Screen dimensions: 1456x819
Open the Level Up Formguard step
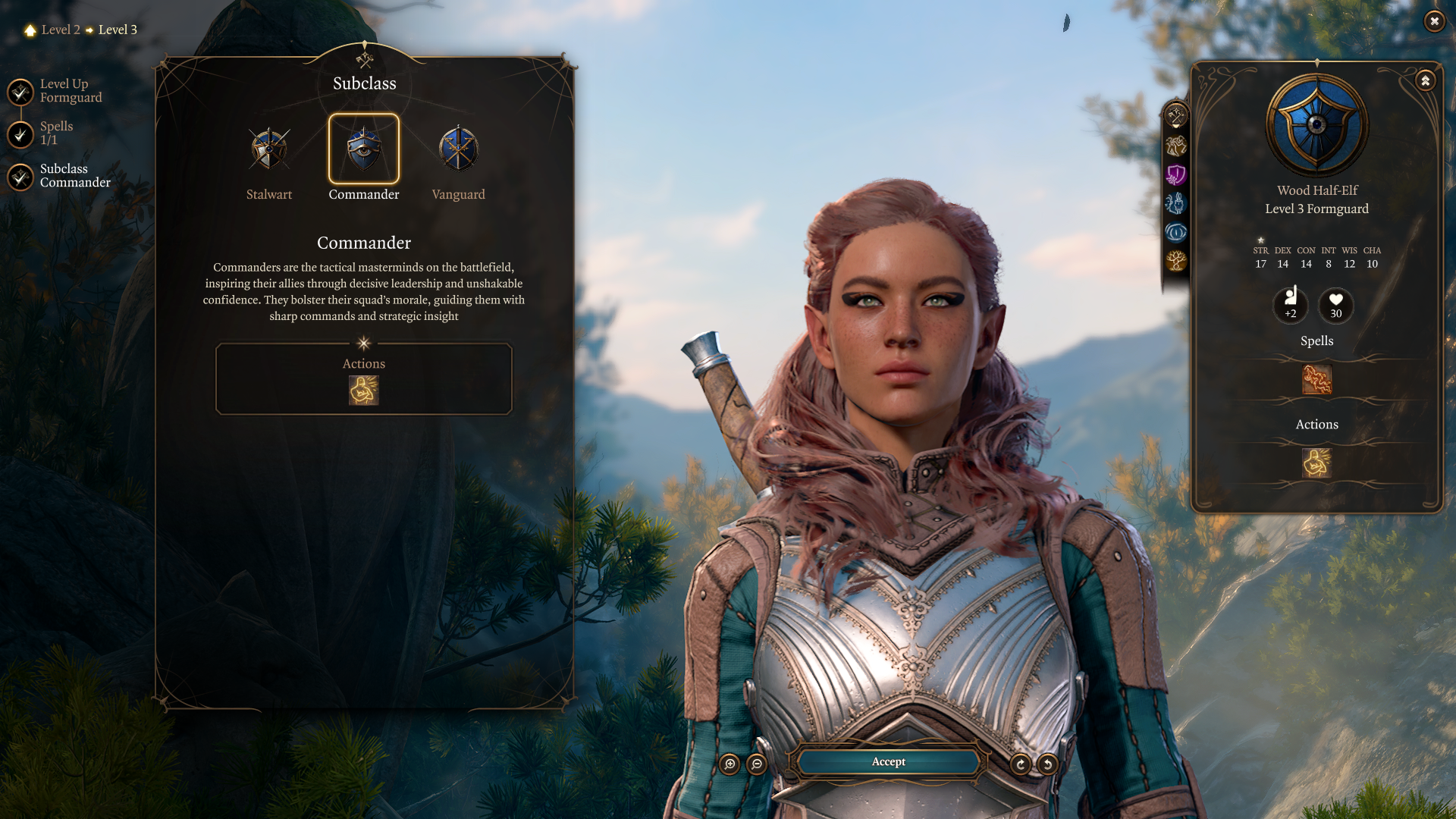click(21, 92)
